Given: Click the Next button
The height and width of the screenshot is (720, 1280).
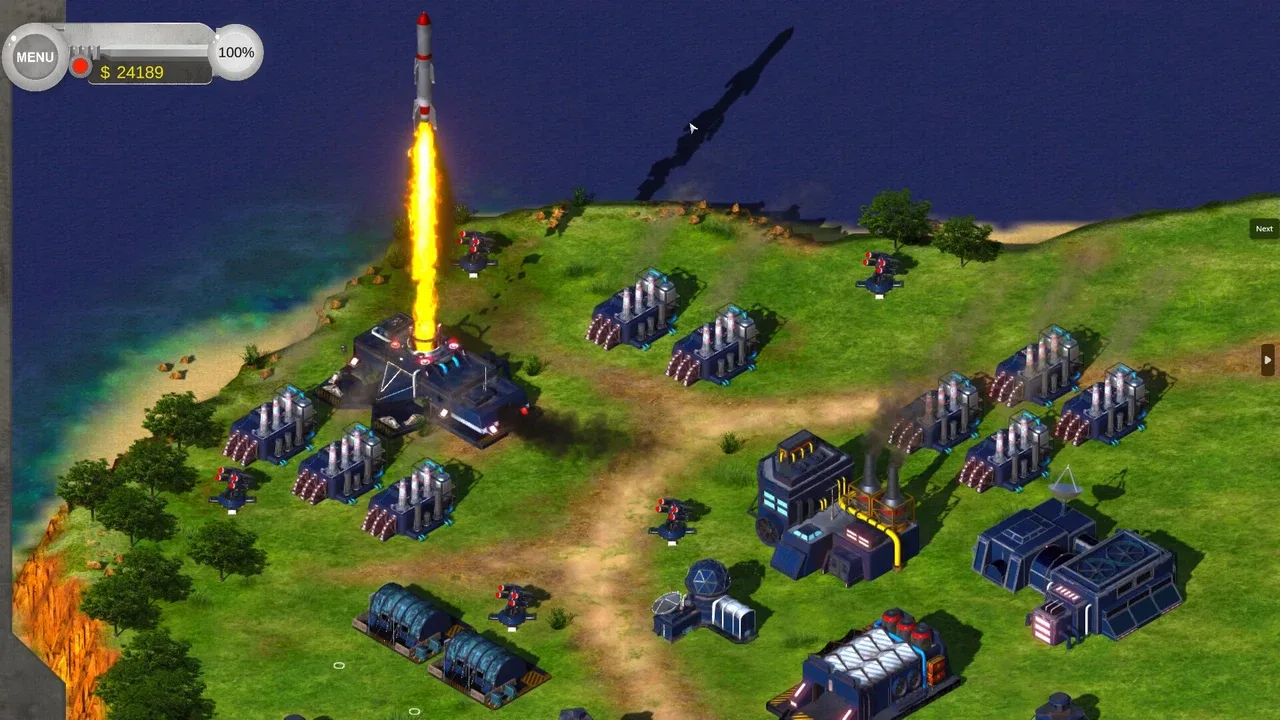Looking at the screenshot, I should pos(1263,228).
